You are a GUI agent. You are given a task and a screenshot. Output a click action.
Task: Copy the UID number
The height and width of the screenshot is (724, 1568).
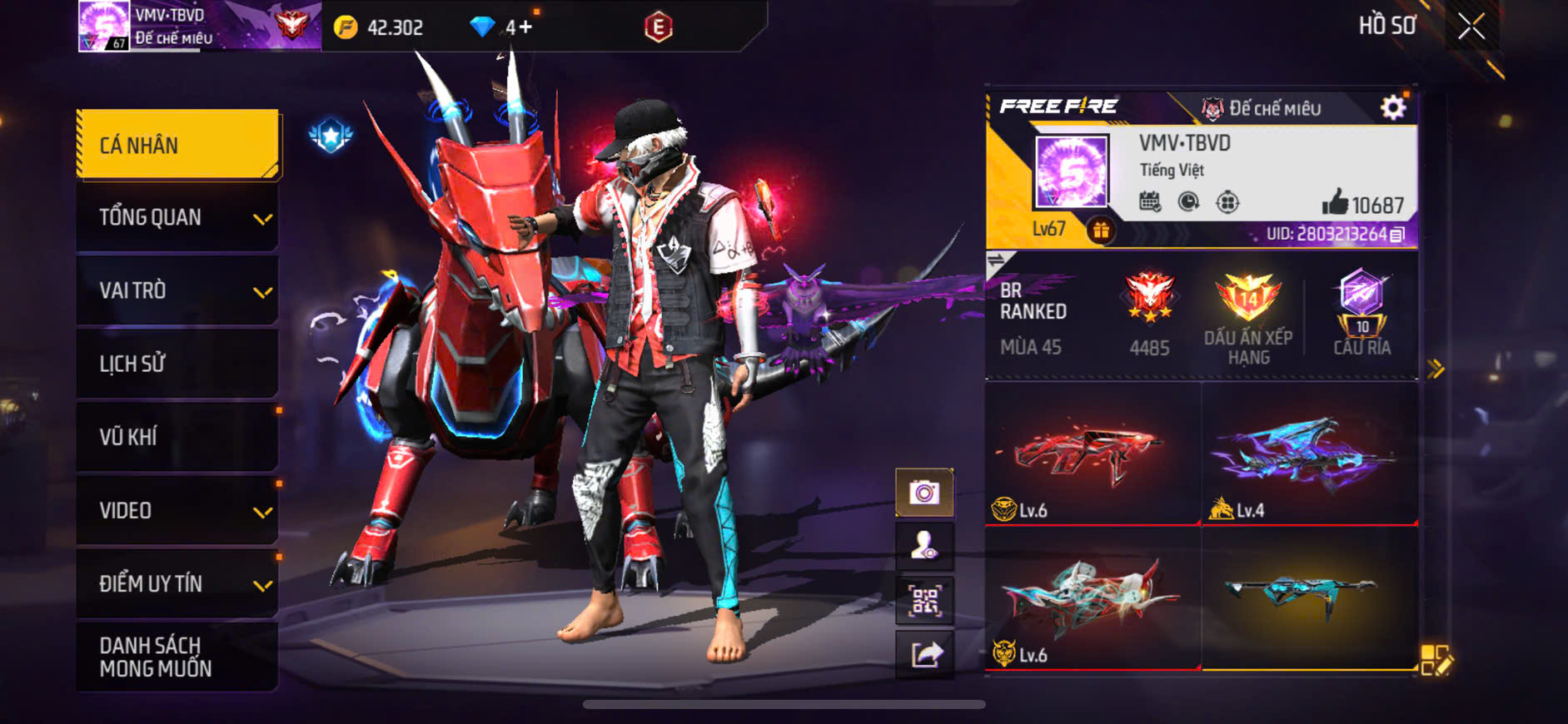click(1398, 235)
